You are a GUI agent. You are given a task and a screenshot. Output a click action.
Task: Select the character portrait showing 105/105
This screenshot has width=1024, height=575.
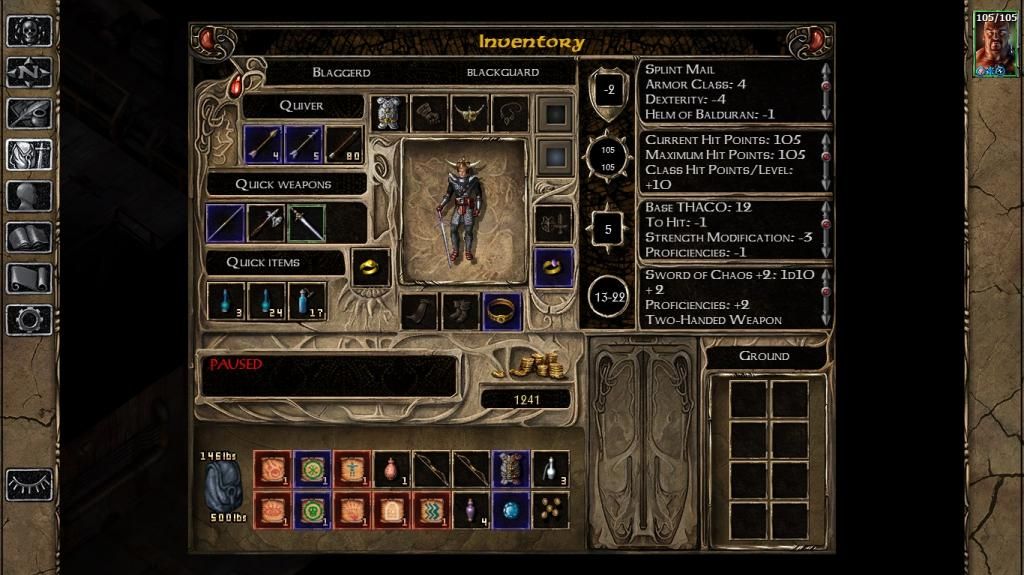995,44
